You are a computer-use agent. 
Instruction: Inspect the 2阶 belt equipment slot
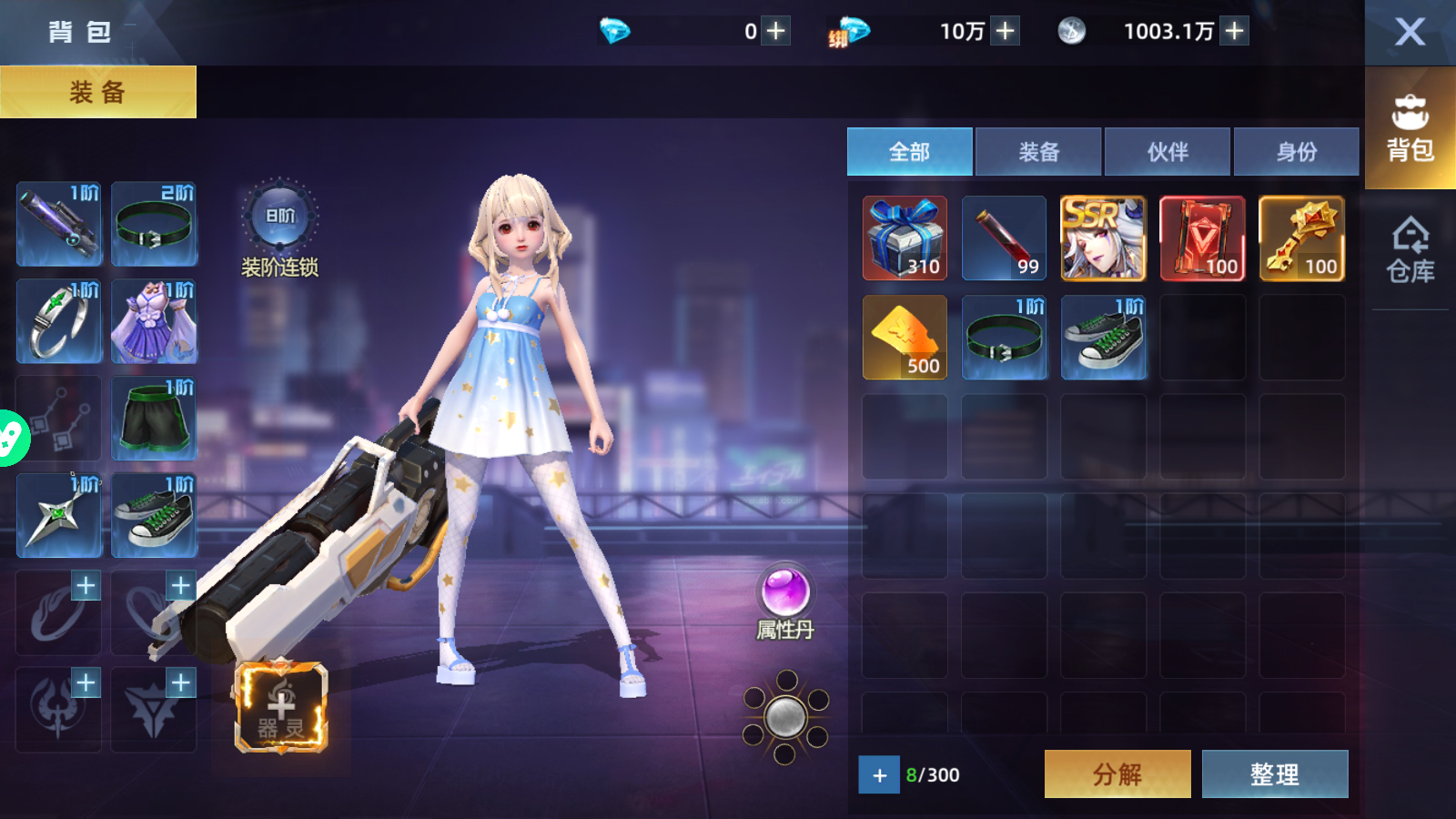[154, 225]
